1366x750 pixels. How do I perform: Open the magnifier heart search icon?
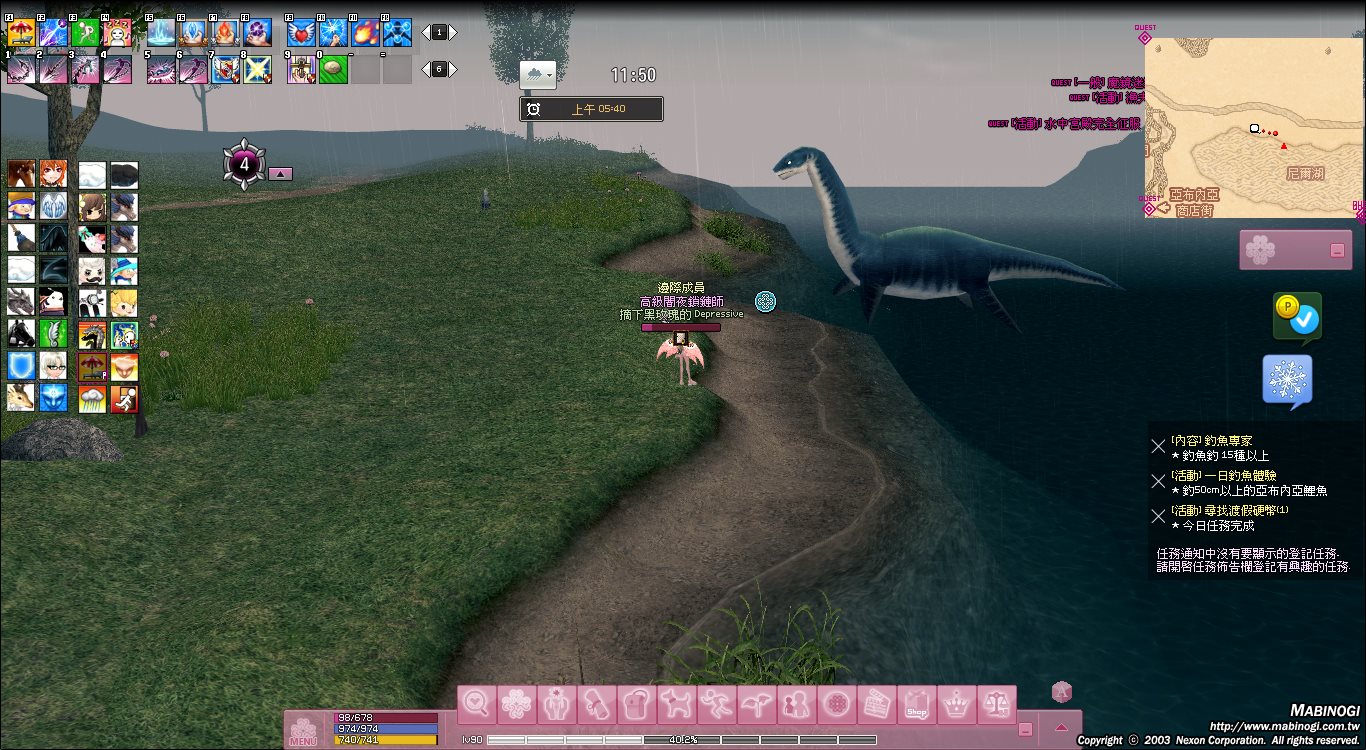[477, 705]
